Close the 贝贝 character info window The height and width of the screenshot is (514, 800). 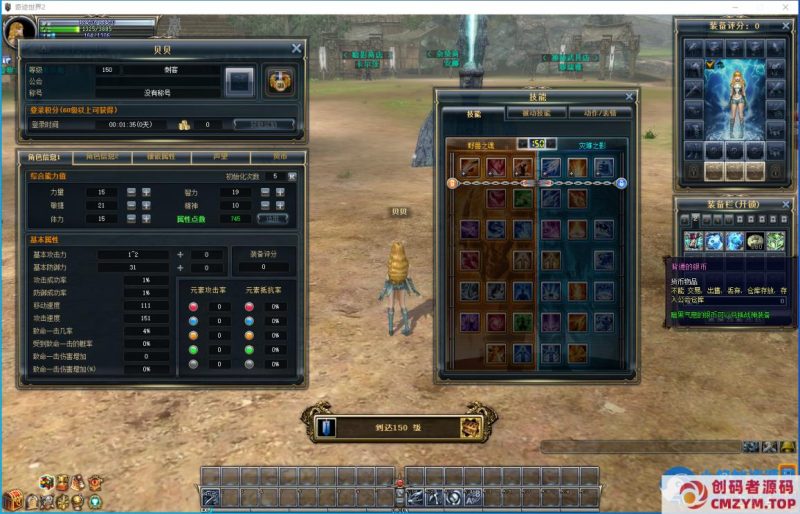click(x=296, y=48)
